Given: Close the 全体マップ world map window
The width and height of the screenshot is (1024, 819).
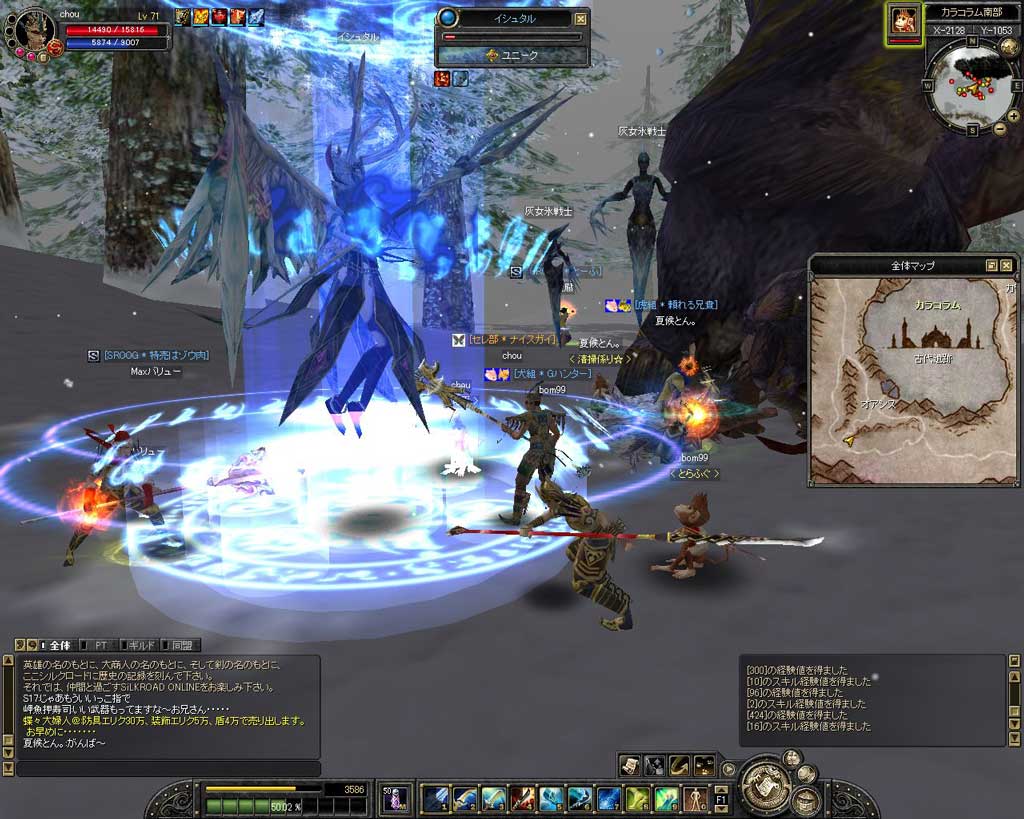Looking at the screenshot, I should [1007, 266].
